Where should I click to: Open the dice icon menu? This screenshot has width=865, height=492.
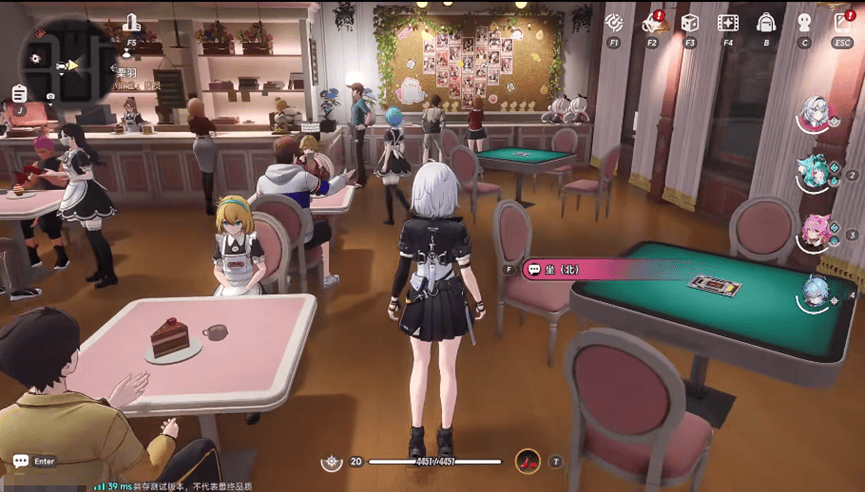tap(689, 21)
